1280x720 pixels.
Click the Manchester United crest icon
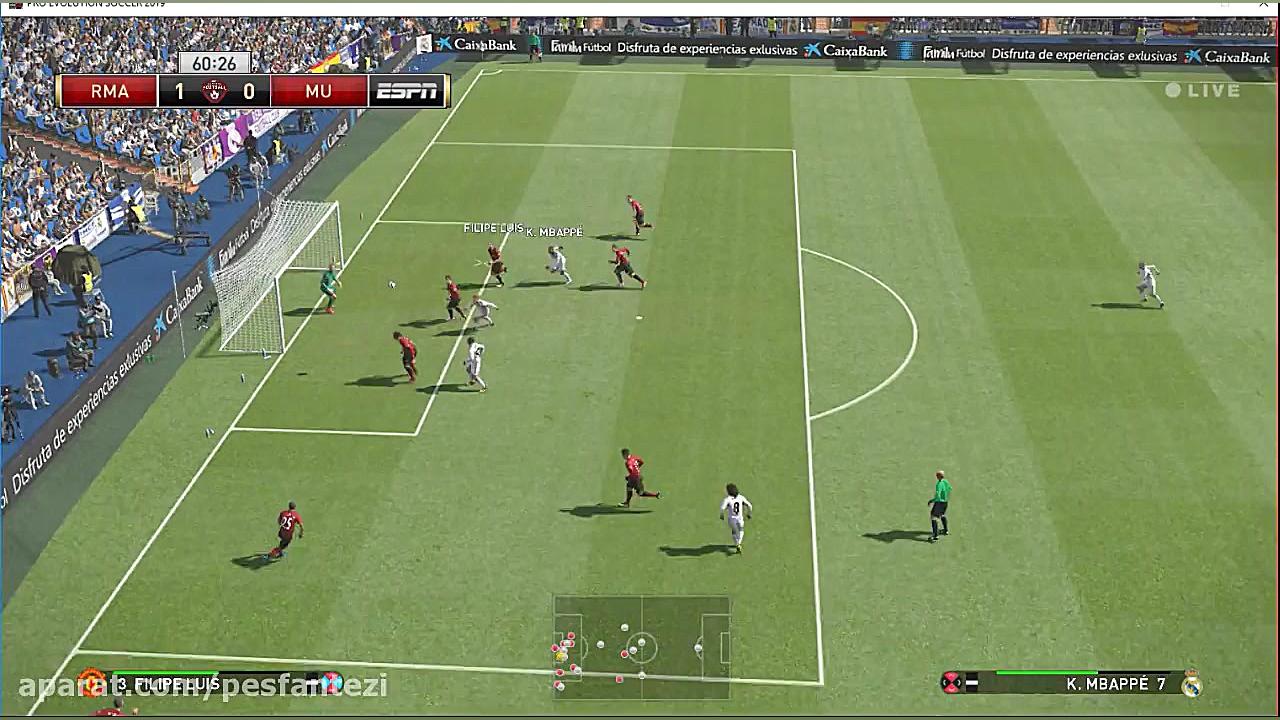(x=91, y=684)
